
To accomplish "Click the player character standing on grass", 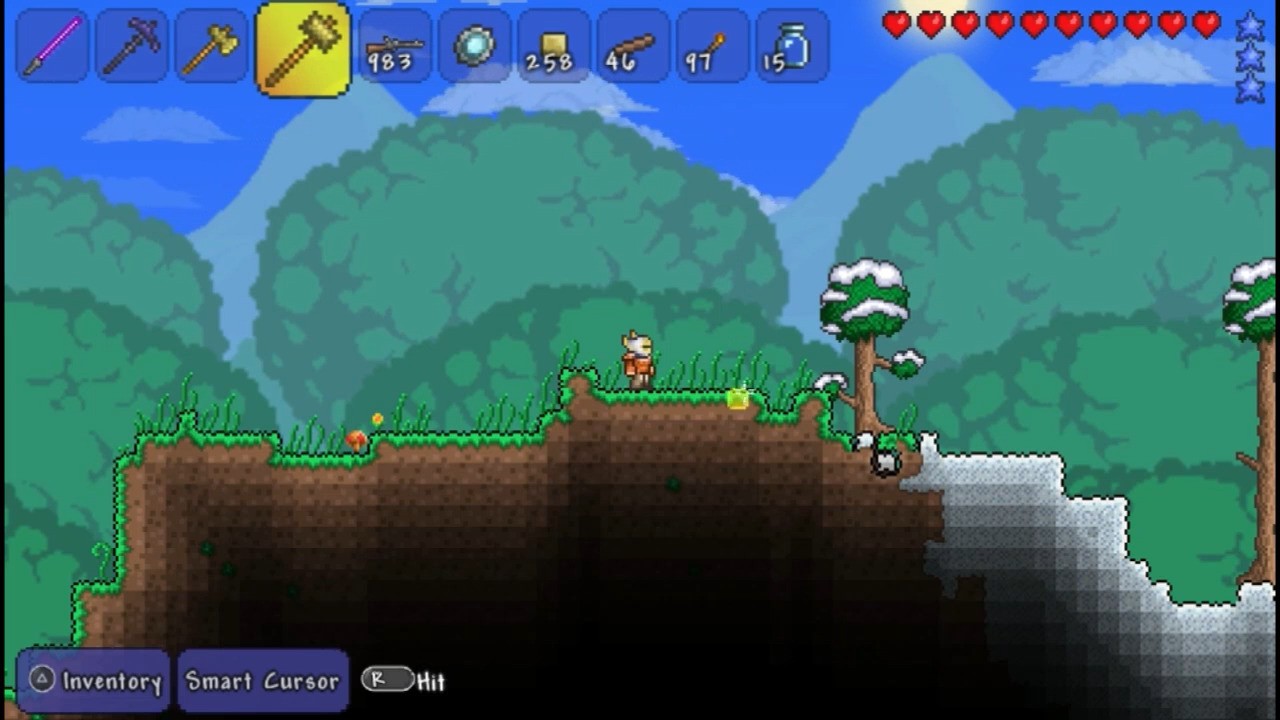I will [x=636, y=358].
